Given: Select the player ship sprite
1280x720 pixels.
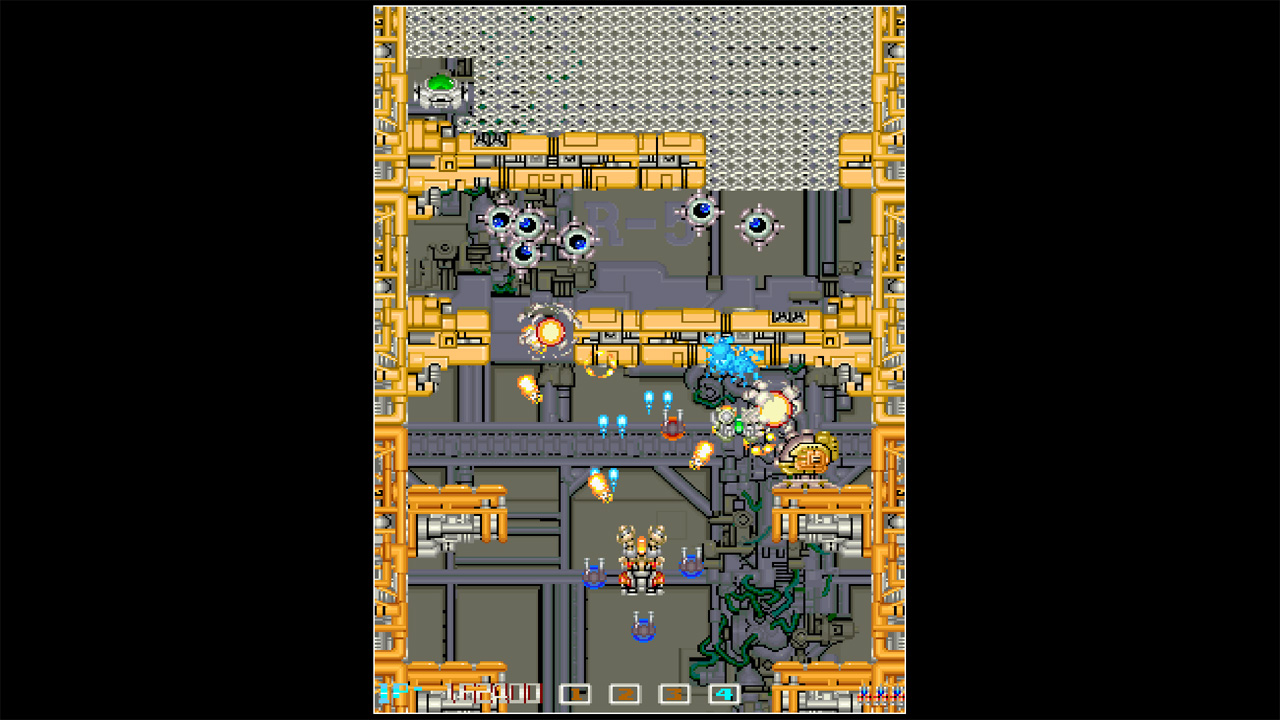Looking at the screenshot, I should coord(640,560).
